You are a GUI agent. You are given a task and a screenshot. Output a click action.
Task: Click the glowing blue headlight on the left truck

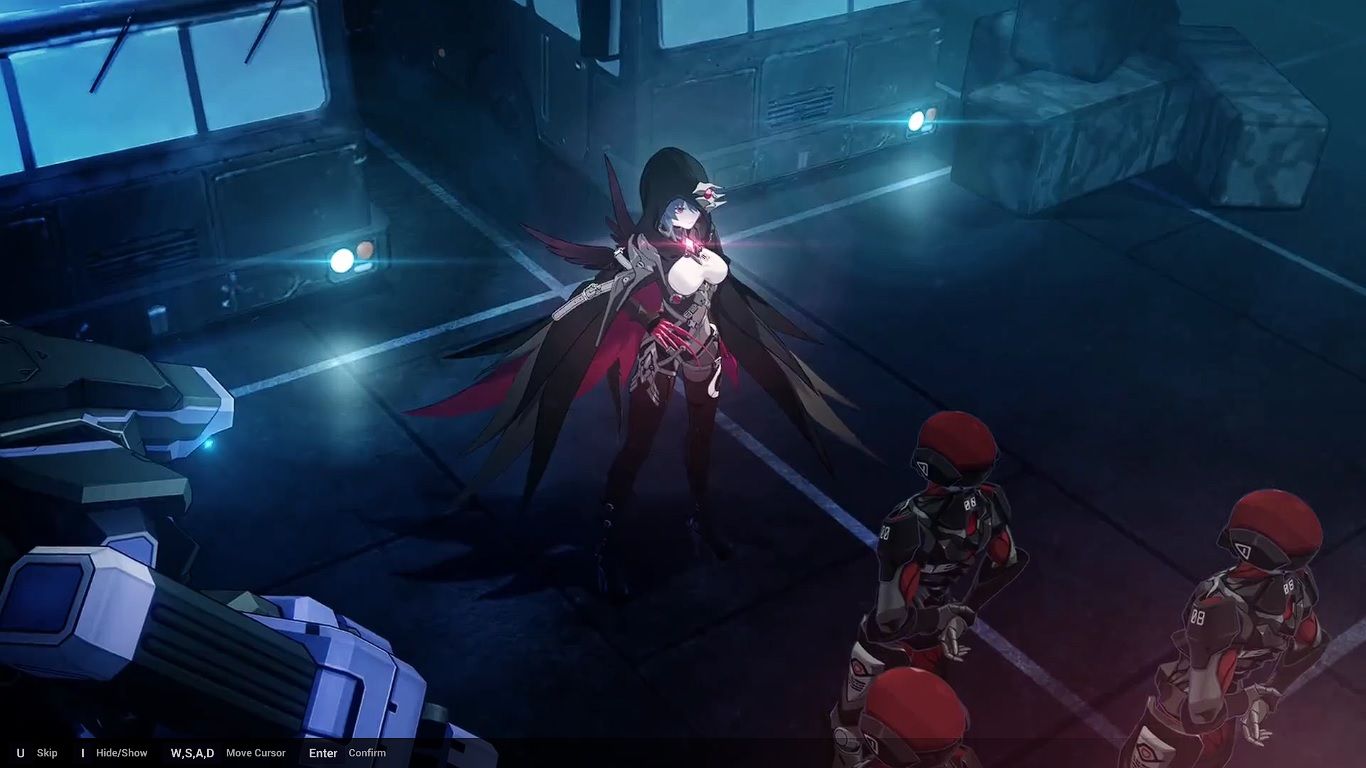coord(341,262)
